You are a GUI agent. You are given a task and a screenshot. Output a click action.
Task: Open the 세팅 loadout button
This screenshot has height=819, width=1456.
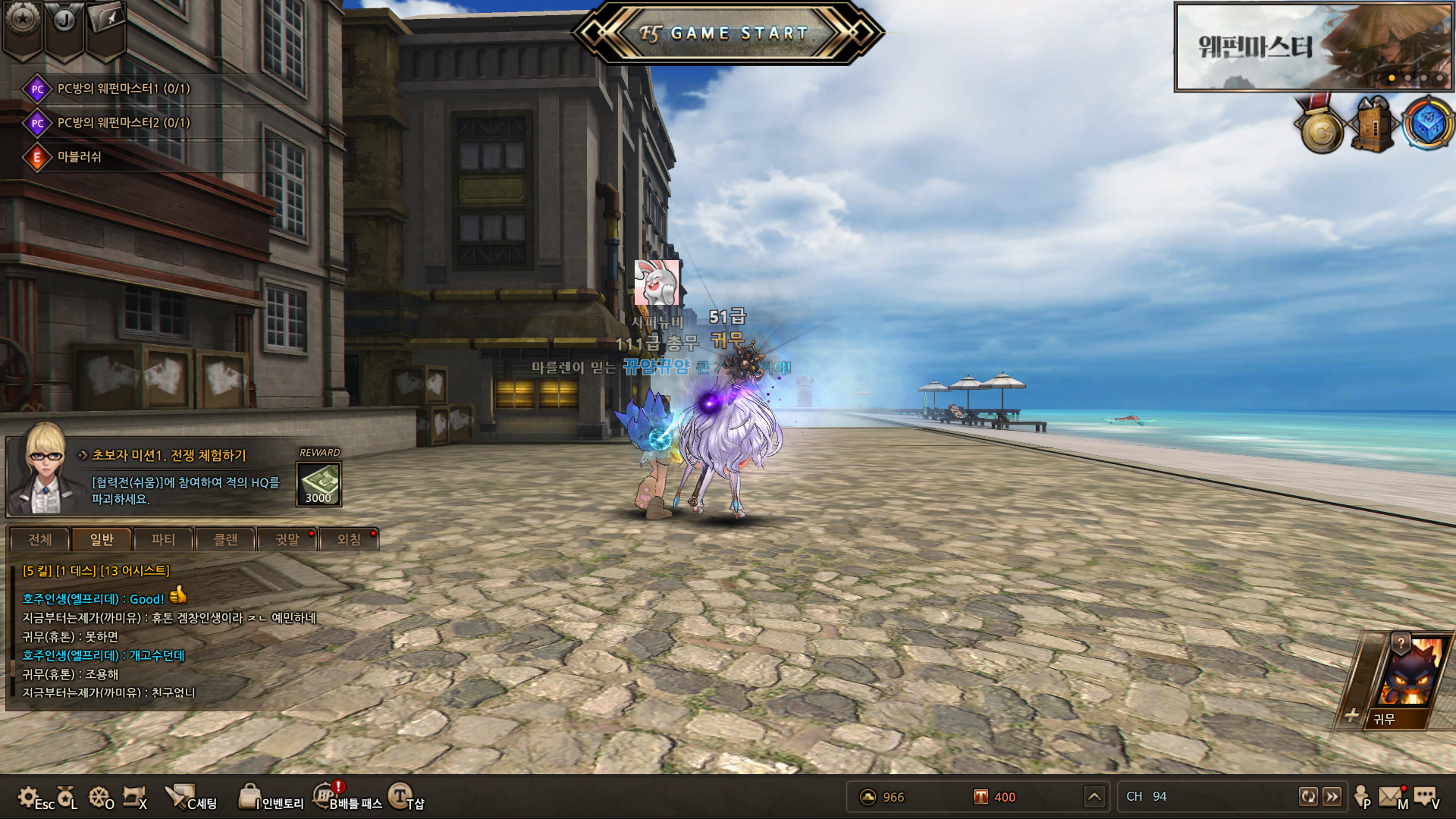click(191, 798)
